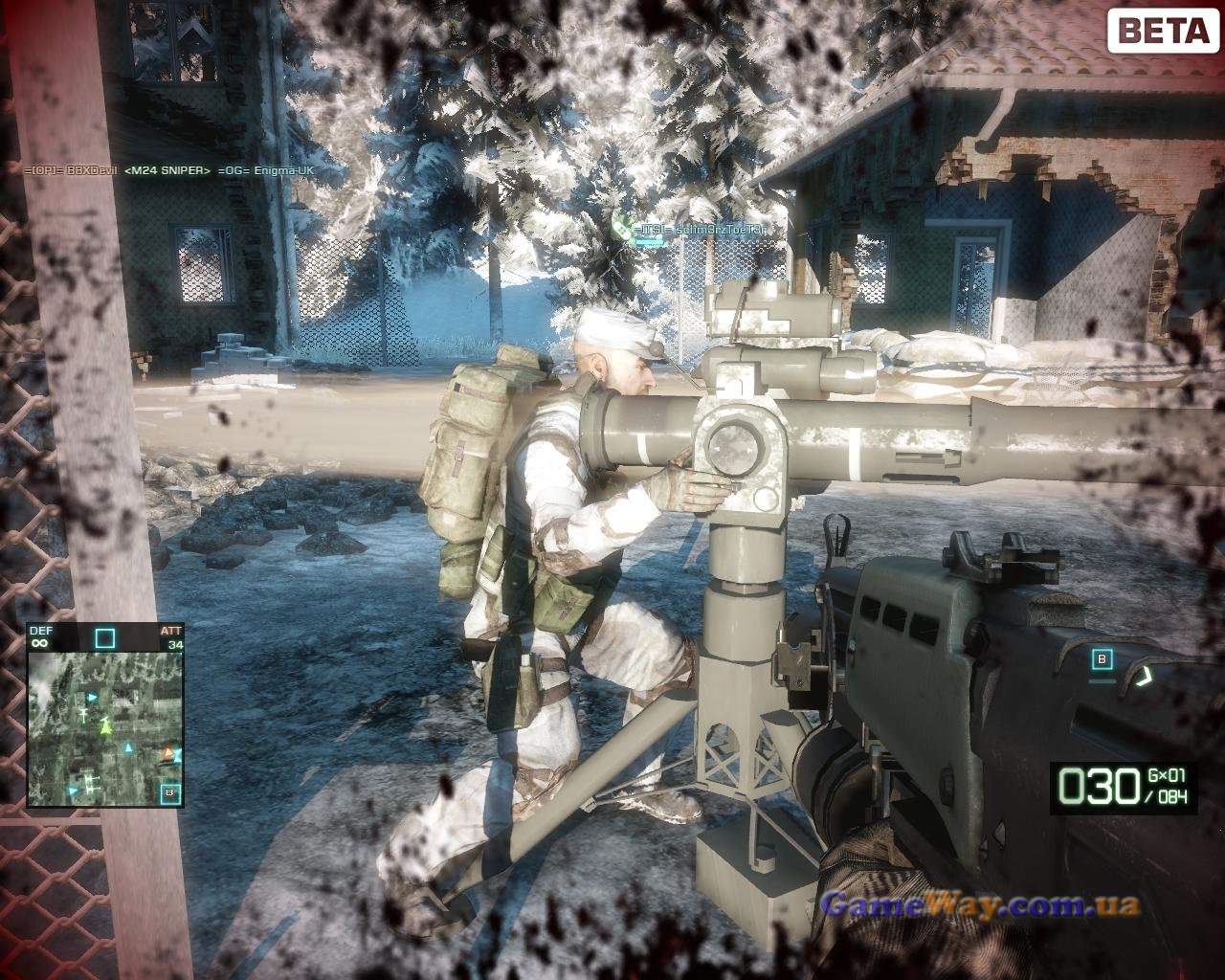The width and height of the screenshot is (1225, 980).
Task: Click the squad icon beside the schm3rzToeTer nametag
Action: click(x=622, y=228)
